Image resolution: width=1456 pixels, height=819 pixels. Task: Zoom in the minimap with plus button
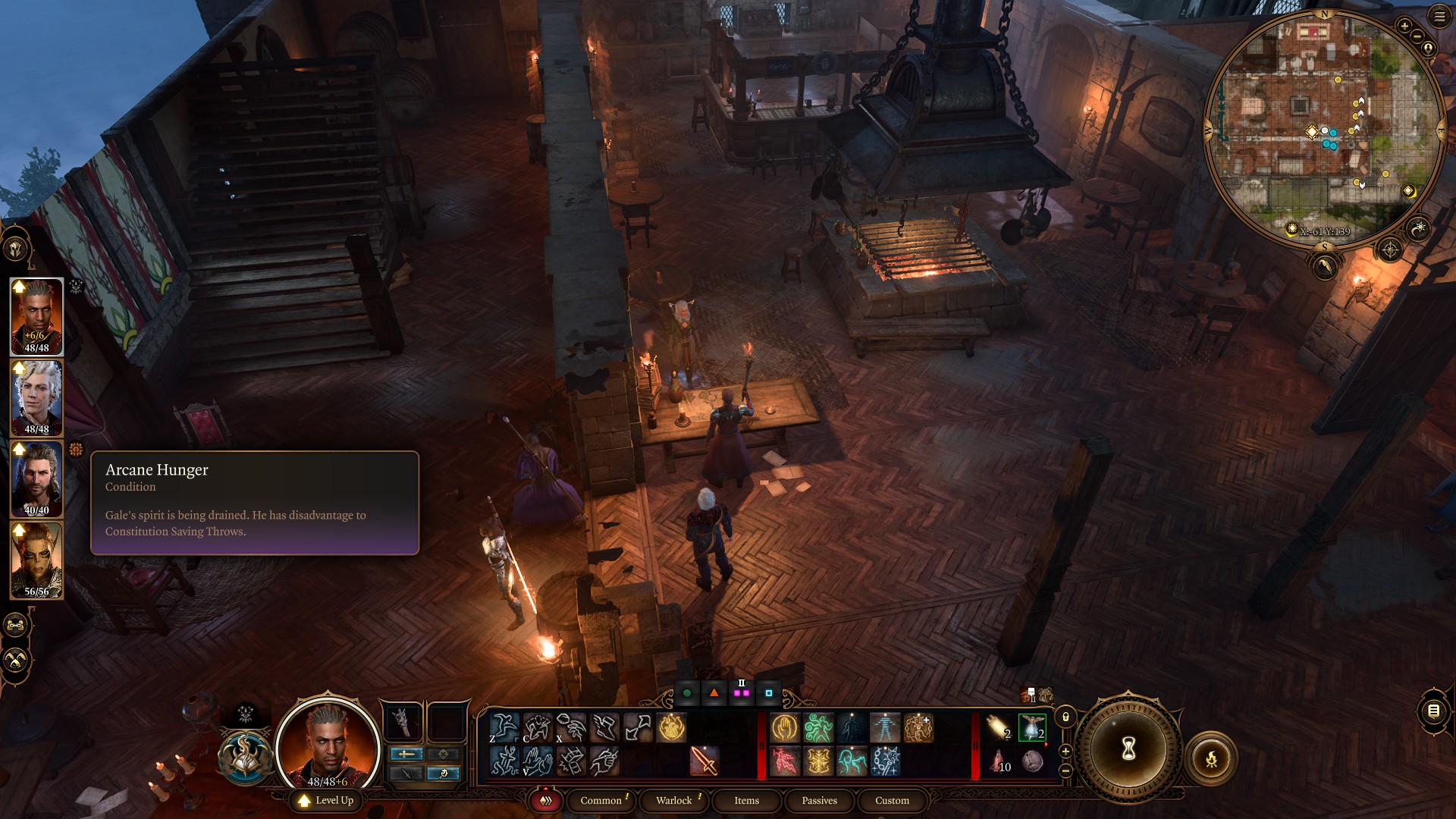(1404, 27)
